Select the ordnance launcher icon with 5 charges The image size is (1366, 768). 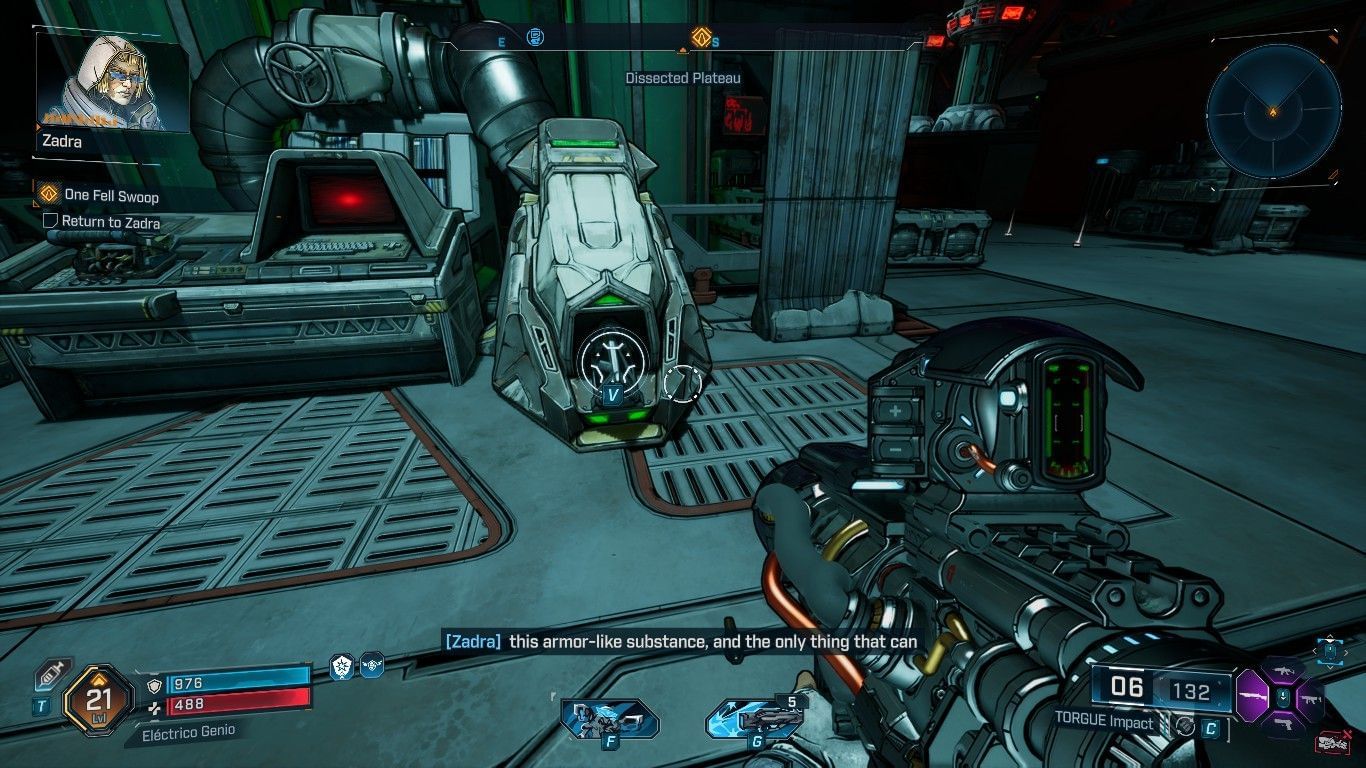[x=755, y=719]
